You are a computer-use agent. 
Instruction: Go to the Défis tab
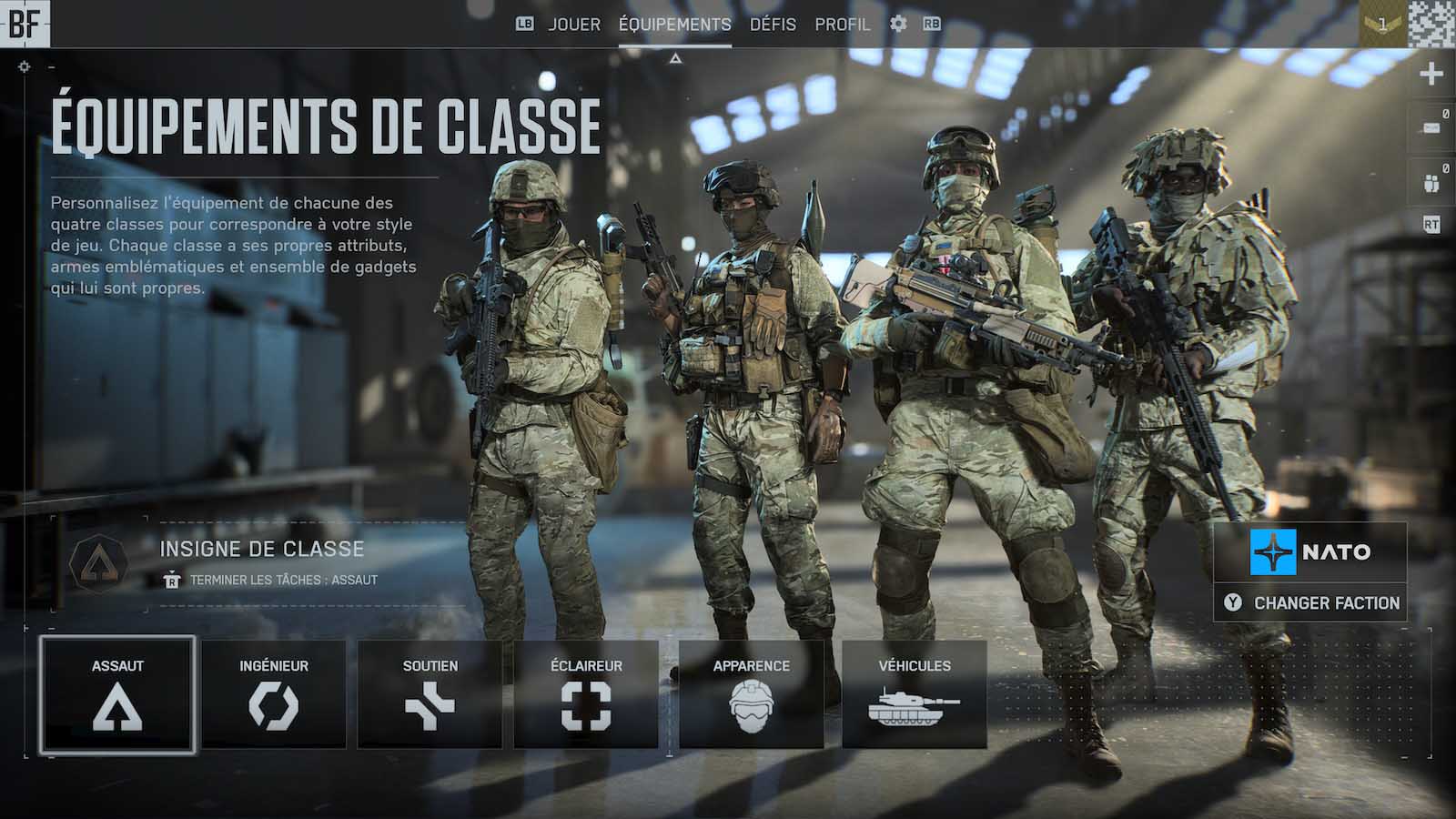773,25
